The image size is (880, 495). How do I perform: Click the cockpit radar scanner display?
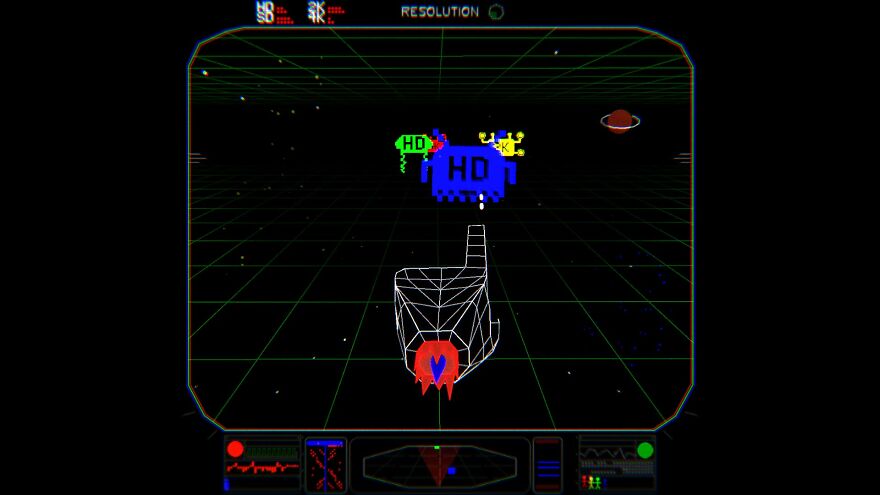click(439, 466)
